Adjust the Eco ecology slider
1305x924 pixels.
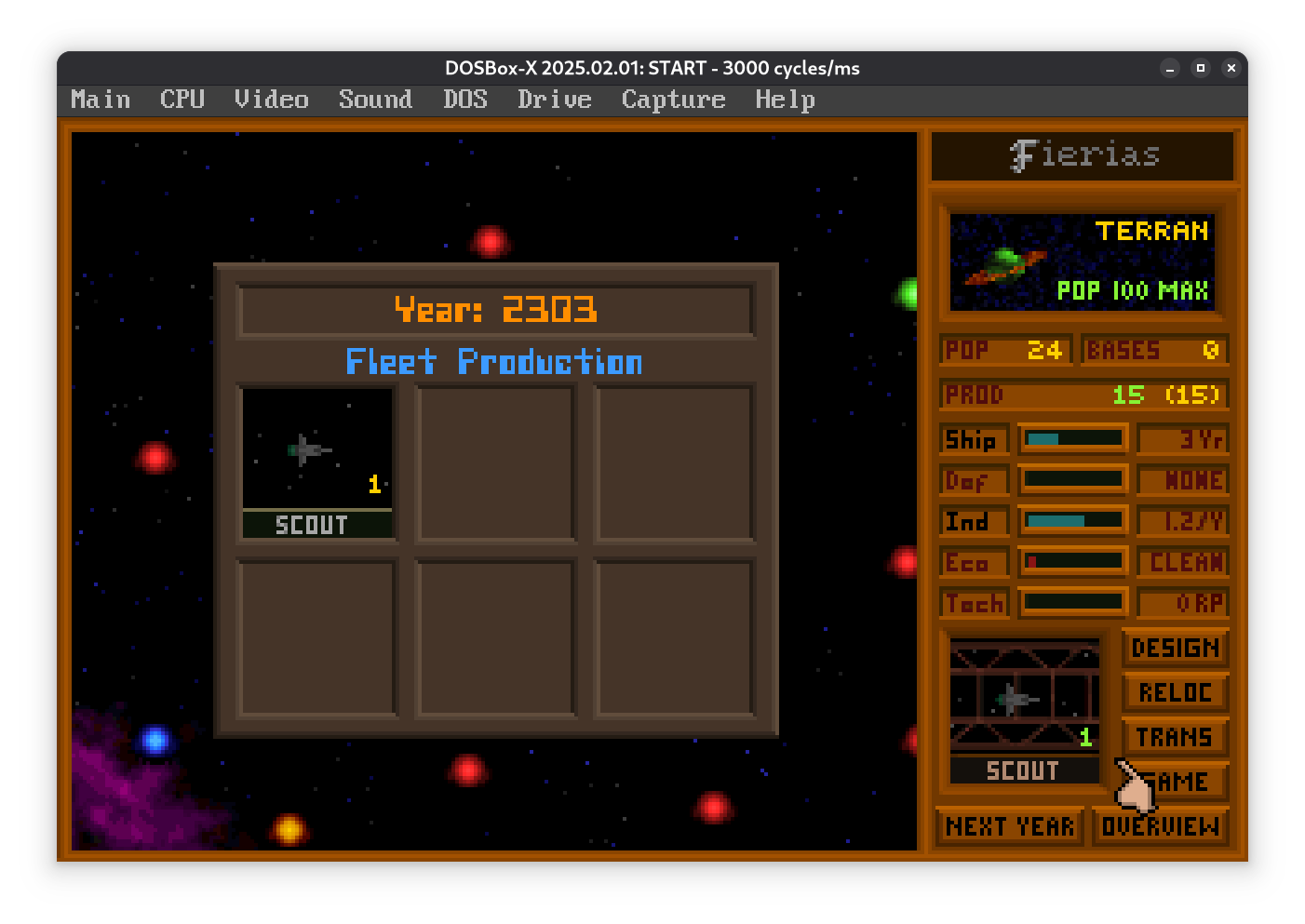coord(1073,562)
